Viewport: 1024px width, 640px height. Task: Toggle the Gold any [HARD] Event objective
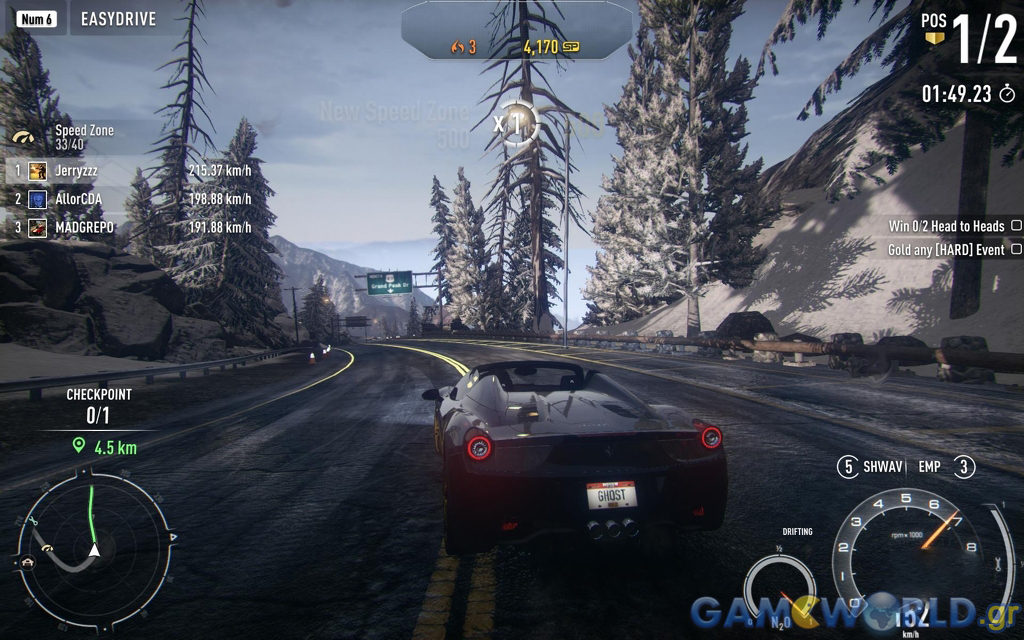(x=1016, y=249)
